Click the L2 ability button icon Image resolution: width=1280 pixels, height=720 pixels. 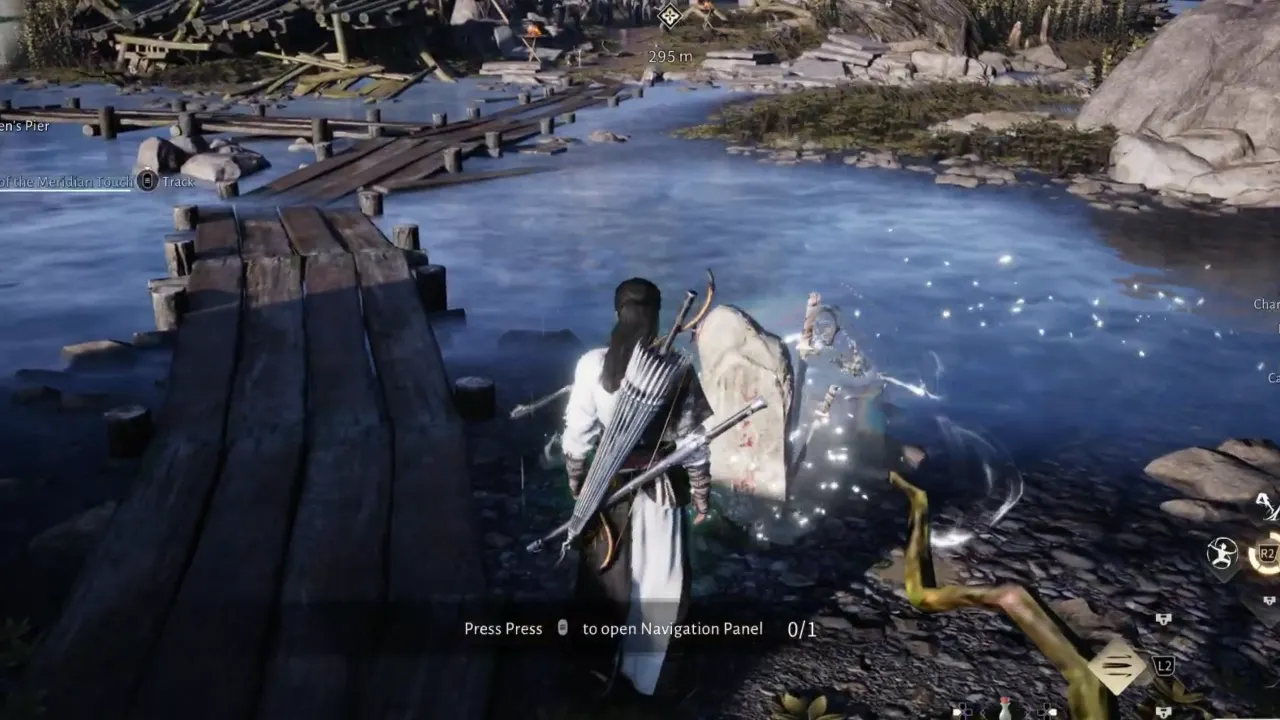point(1164,666)
